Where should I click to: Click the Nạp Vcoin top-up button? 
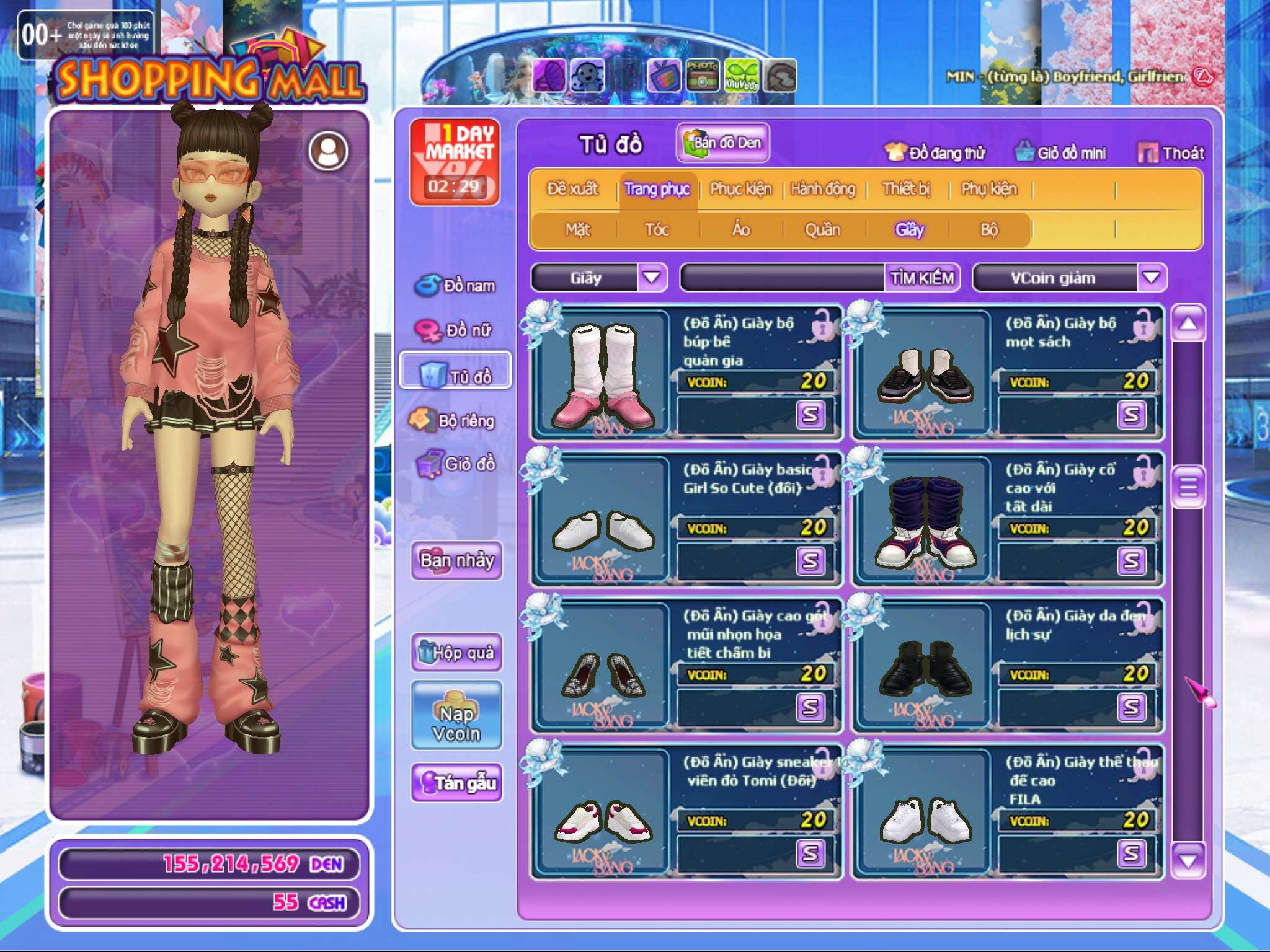pos(456,715)
